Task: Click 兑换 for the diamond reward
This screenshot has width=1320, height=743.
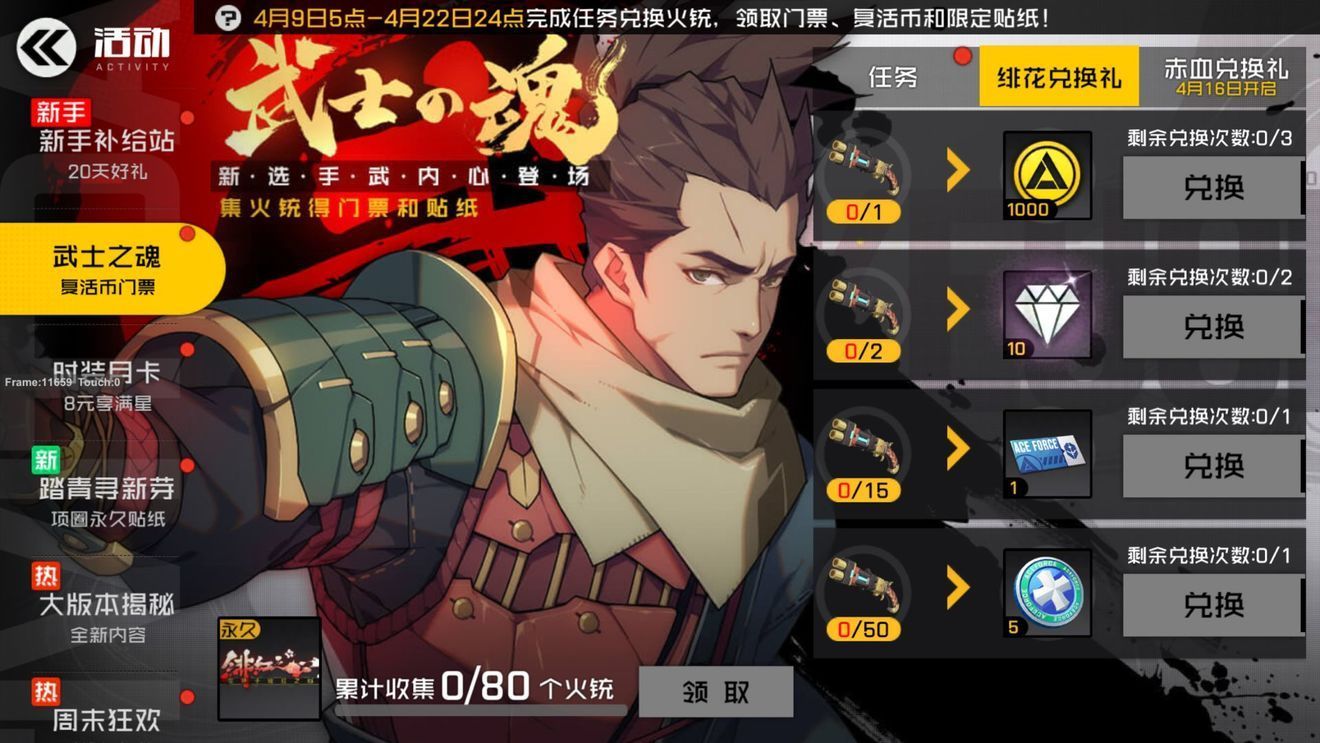Action: (x=1213, y=327)
